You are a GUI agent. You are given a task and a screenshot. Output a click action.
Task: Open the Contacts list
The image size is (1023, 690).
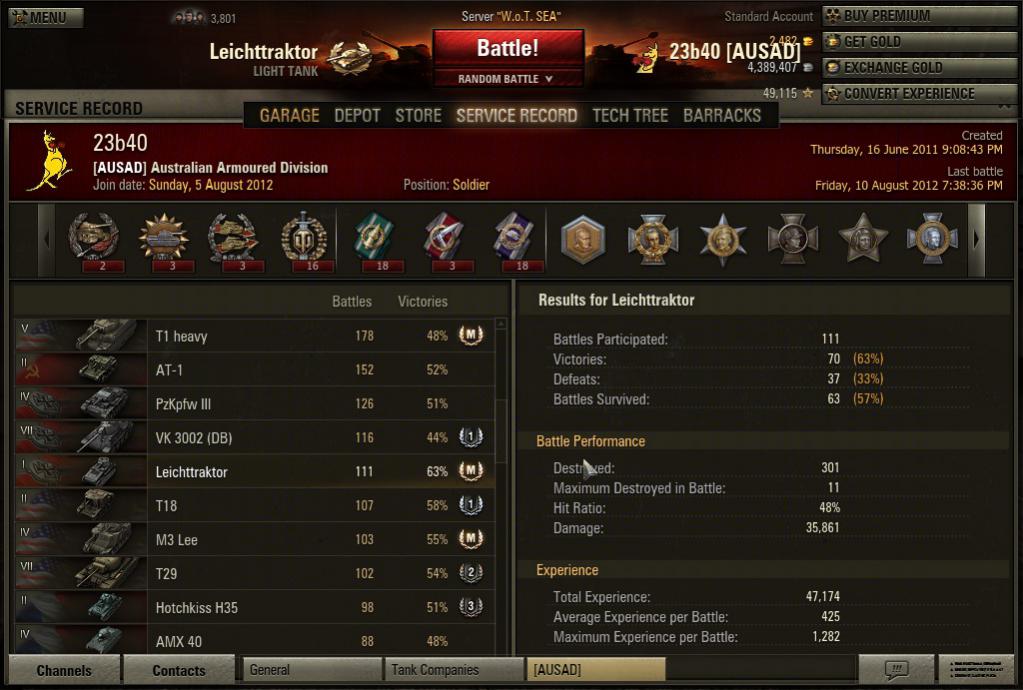pyautogui.click(x=179, y=670)
